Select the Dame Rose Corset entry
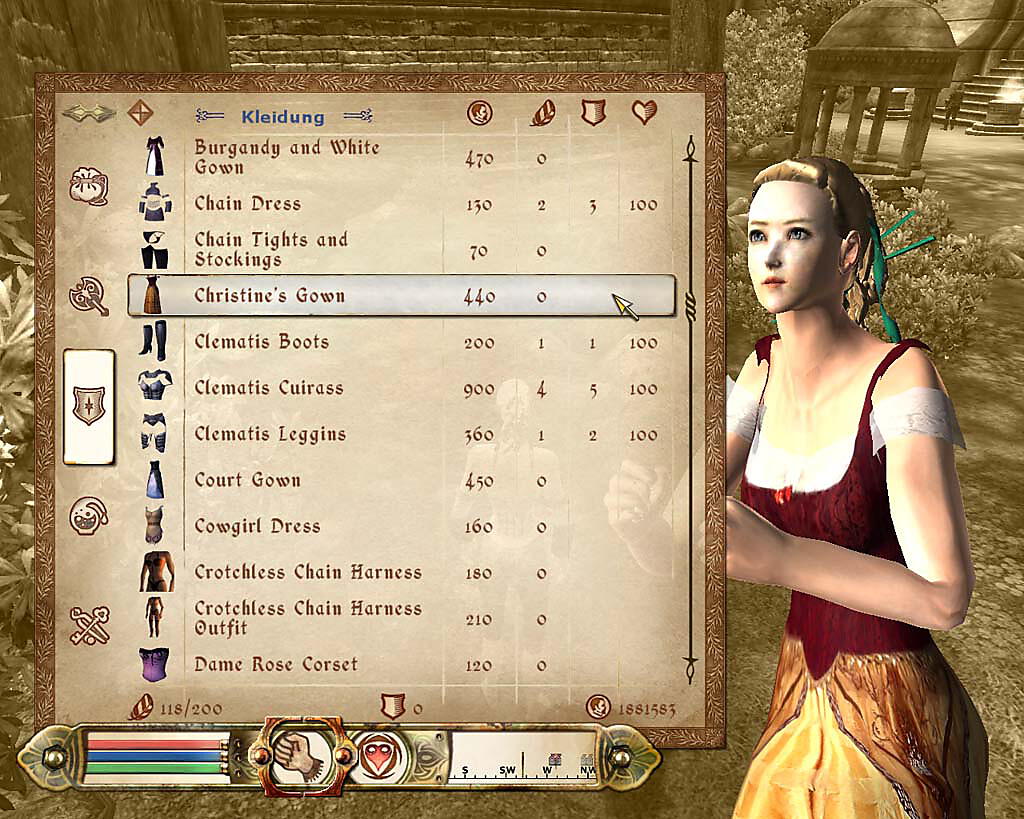The image size is (1024, 819). click(x=275, y=664)
